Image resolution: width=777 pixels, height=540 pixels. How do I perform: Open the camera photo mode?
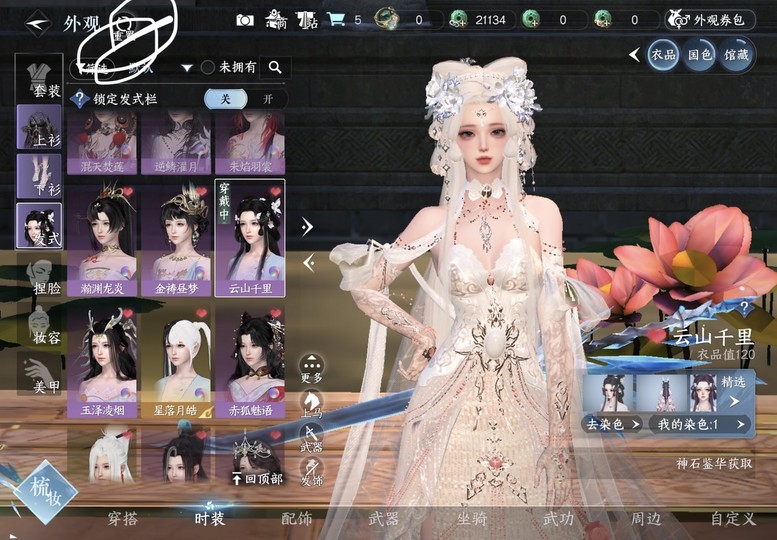245,19
